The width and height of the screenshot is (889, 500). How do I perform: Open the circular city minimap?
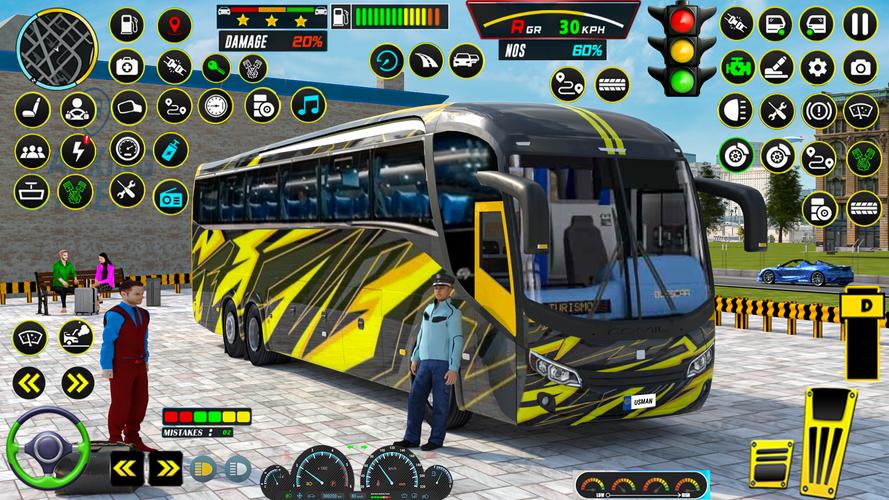57,48
